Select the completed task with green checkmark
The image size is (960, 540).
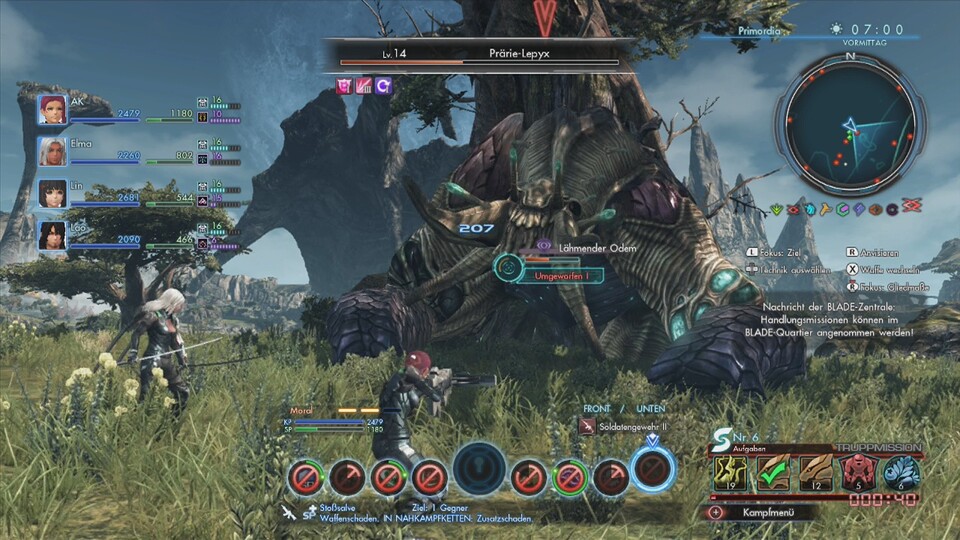coord(772,473)
